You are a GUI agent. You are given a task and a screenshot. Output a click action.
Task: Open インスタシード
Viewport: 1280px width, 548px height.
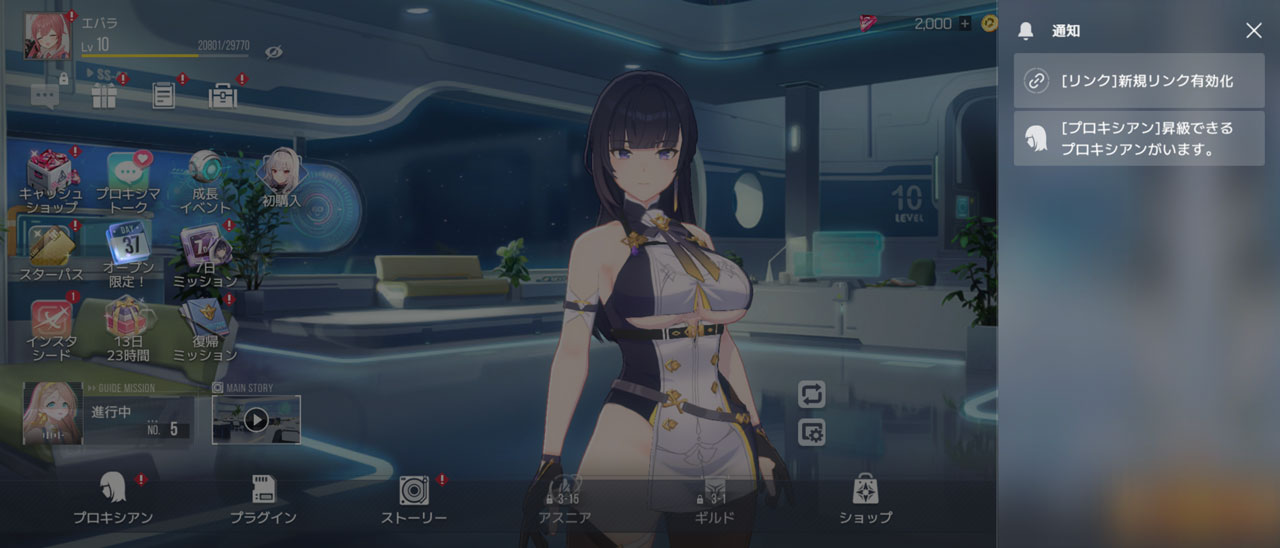click(x=51, y=330)
